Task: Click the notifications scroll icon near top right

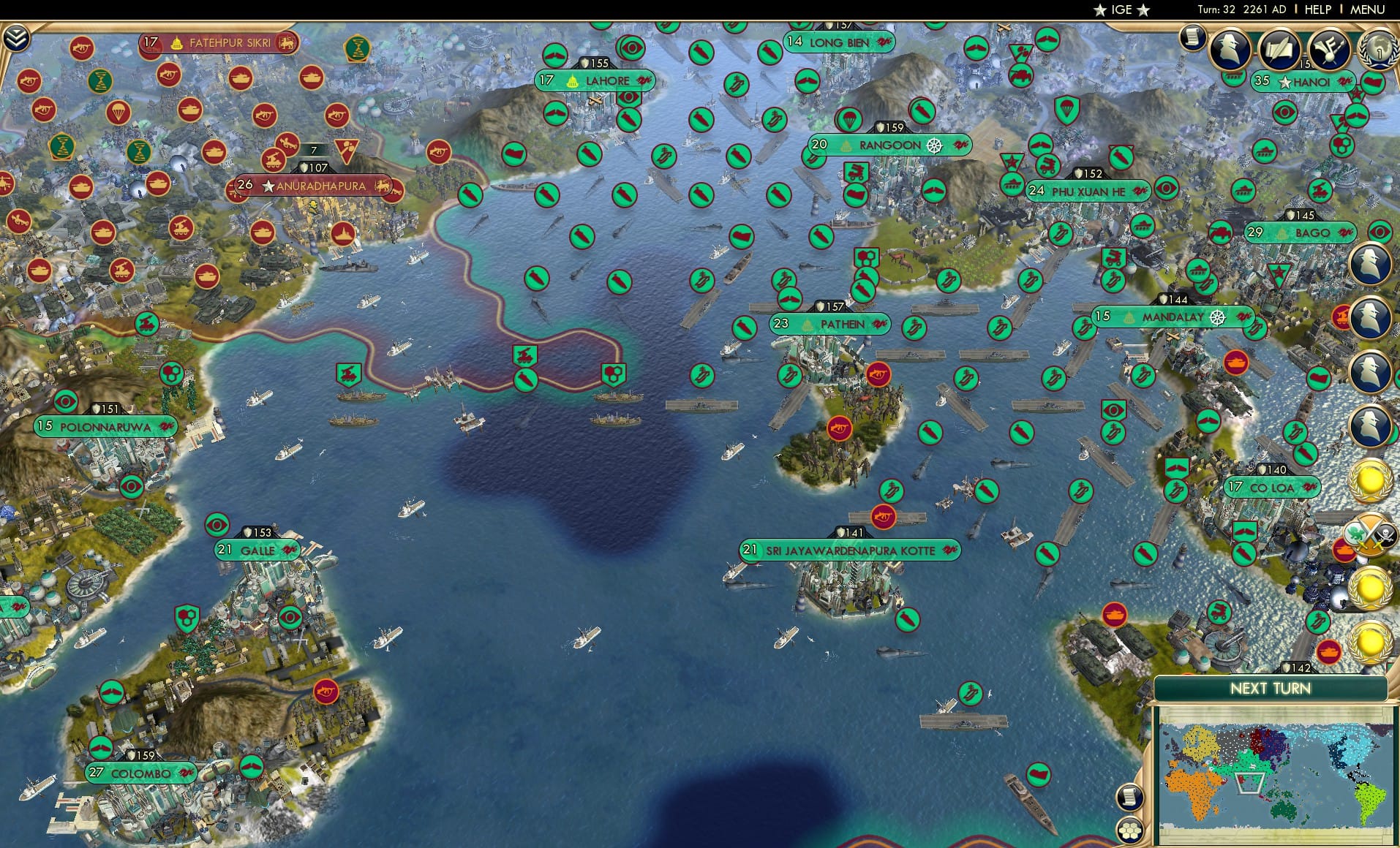Action: click(1194, 37)
